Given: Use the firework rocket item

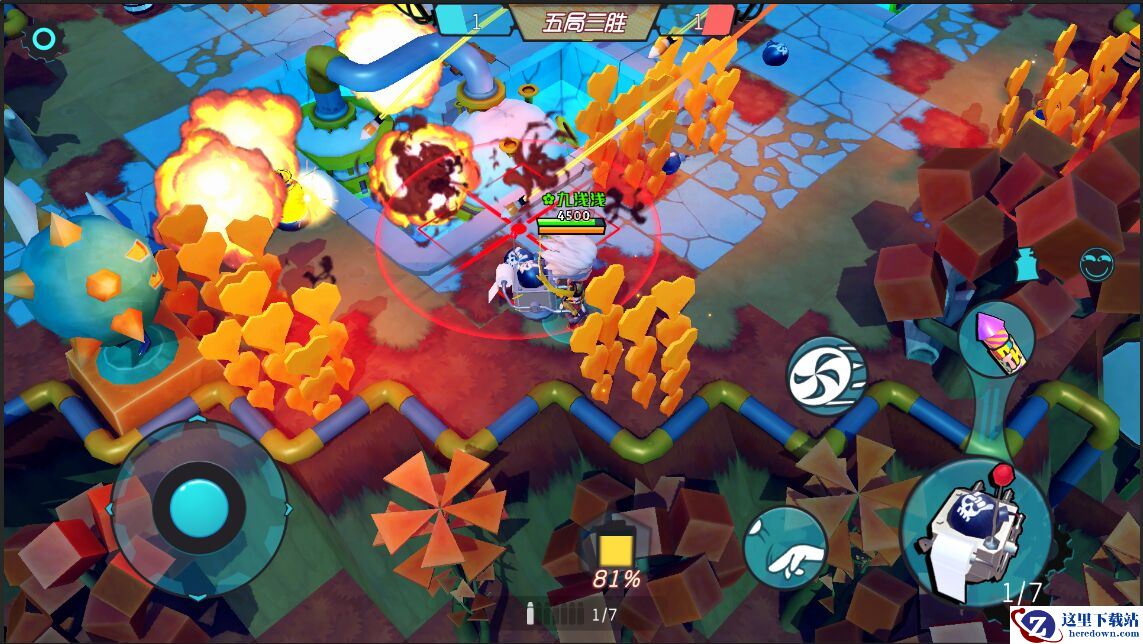Looking at the screenshot, I should pos(995,340).
